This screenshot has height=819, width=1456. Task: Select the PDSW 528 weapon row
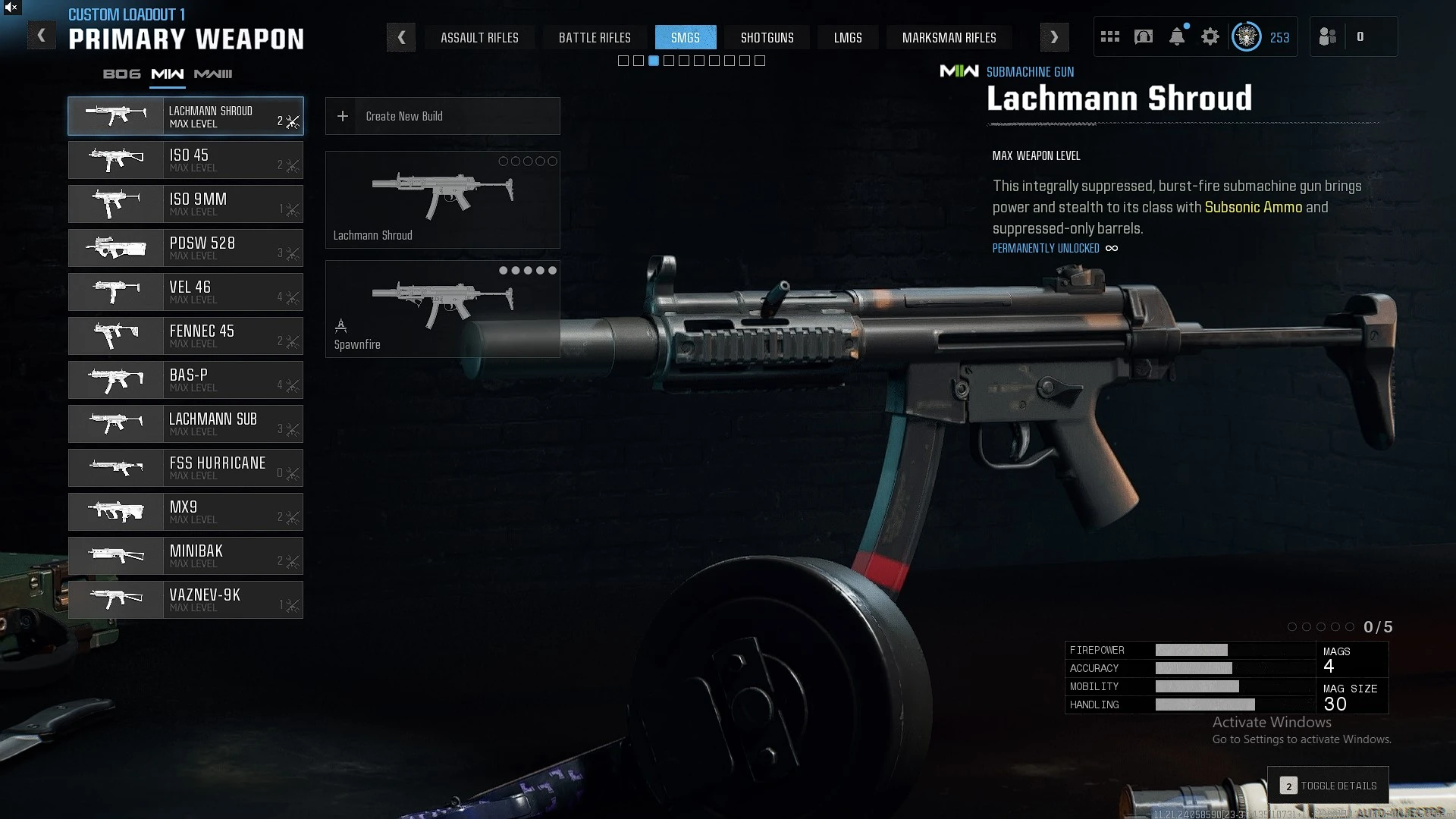click(x=186, y=248)
